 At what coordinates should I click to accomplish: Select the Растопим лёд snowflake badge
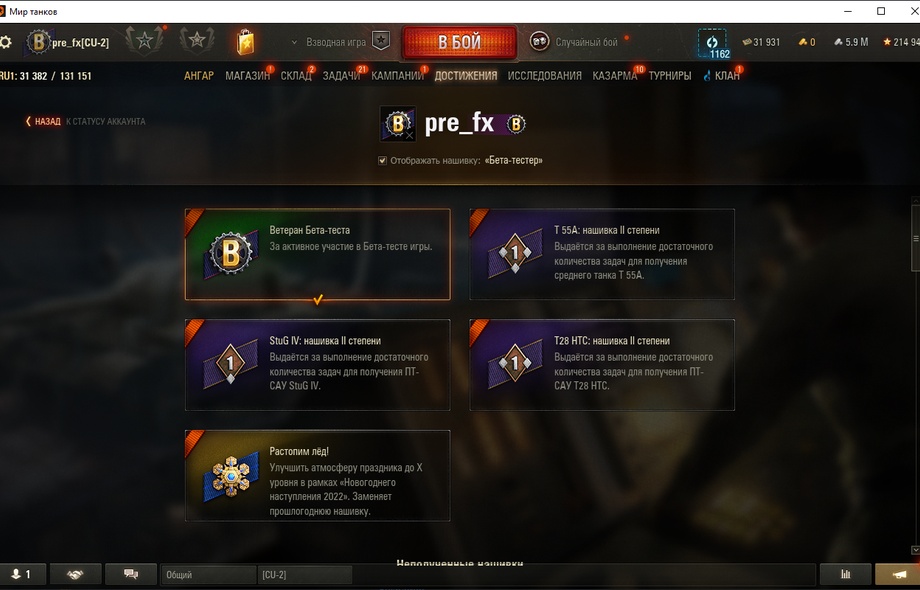tap(317, 476)
